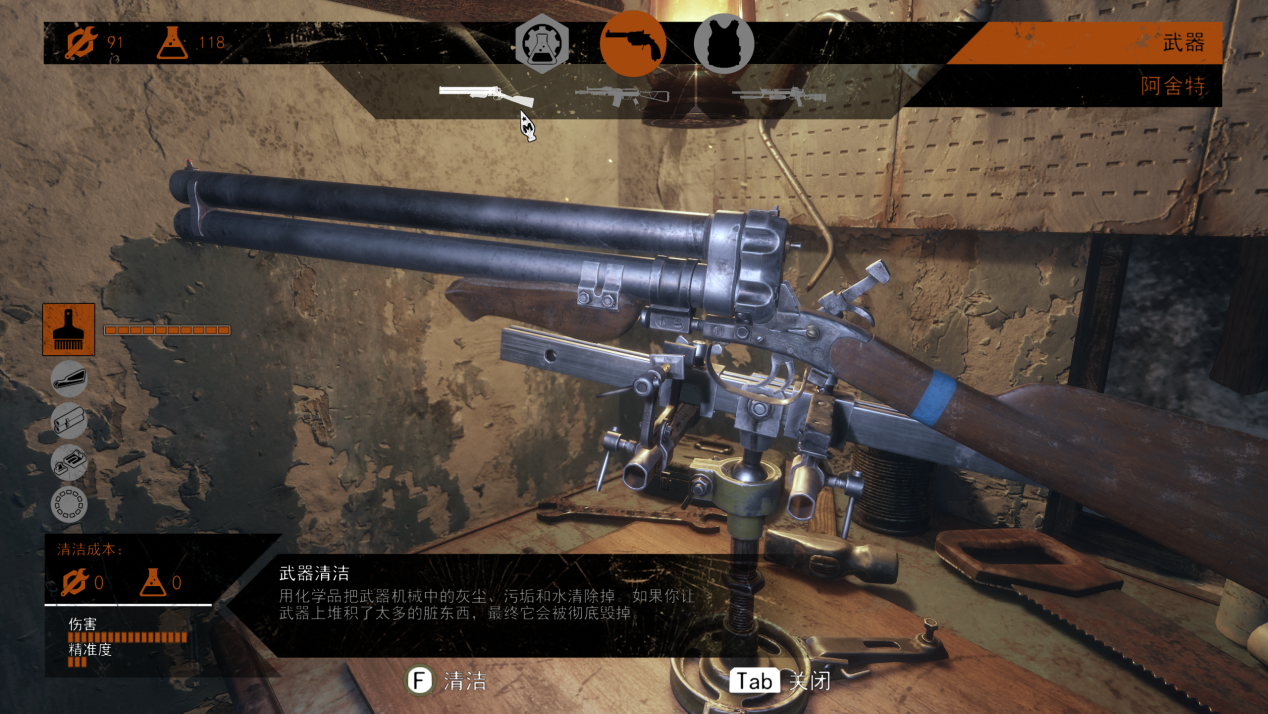Image resolution: width=1268 pixels, height=714 pixels.
Task: Open the round cylinder attachment category
Action: click(x=69, y=504)
